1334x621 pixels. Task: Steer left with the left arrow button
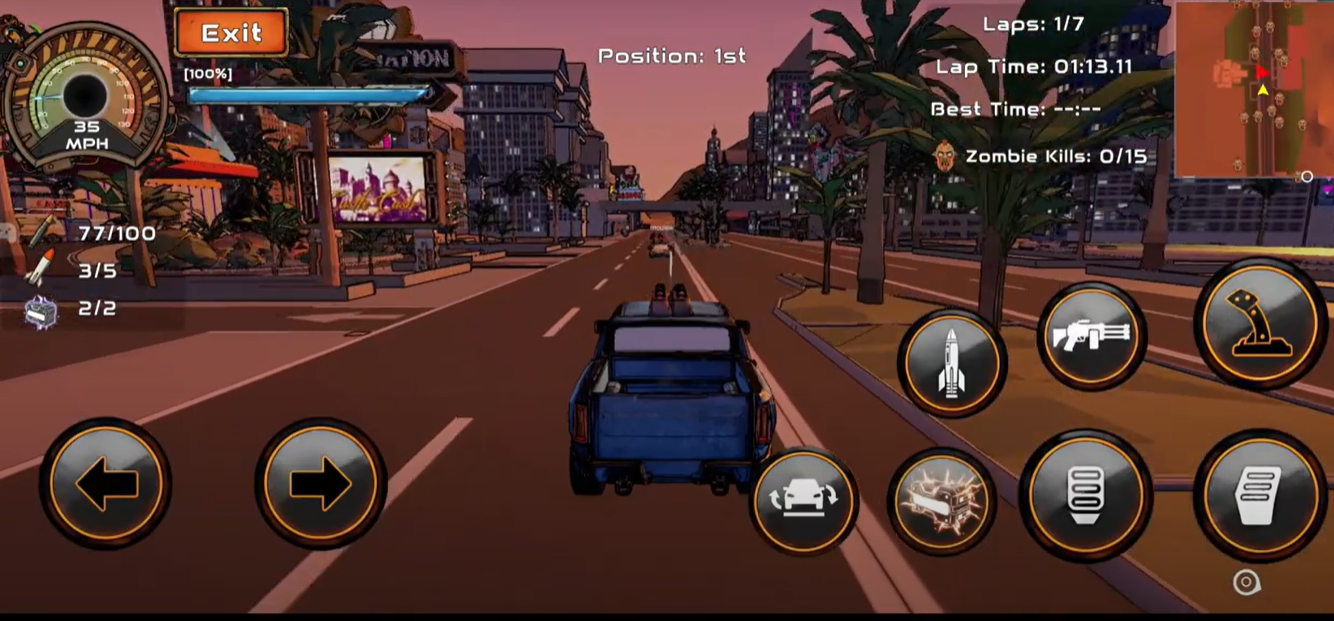(105, 485)
